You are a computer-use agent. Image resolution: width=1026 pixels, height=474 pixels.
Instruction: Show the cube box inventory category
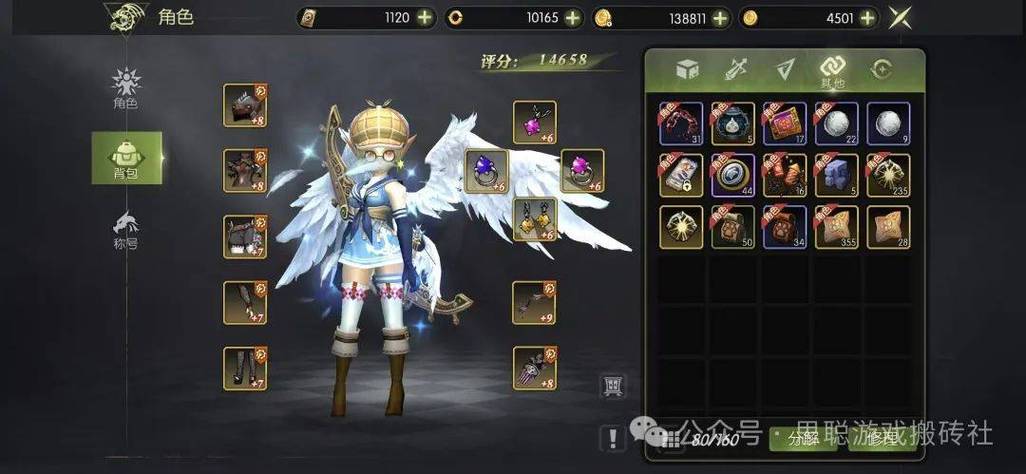click(686, 70)
